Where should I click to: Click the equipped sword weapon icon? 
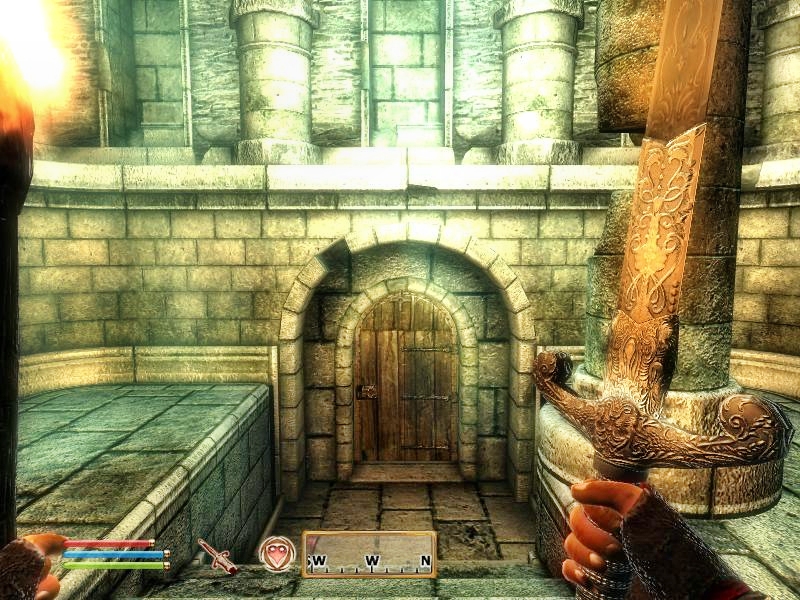(x=217, y=556)
